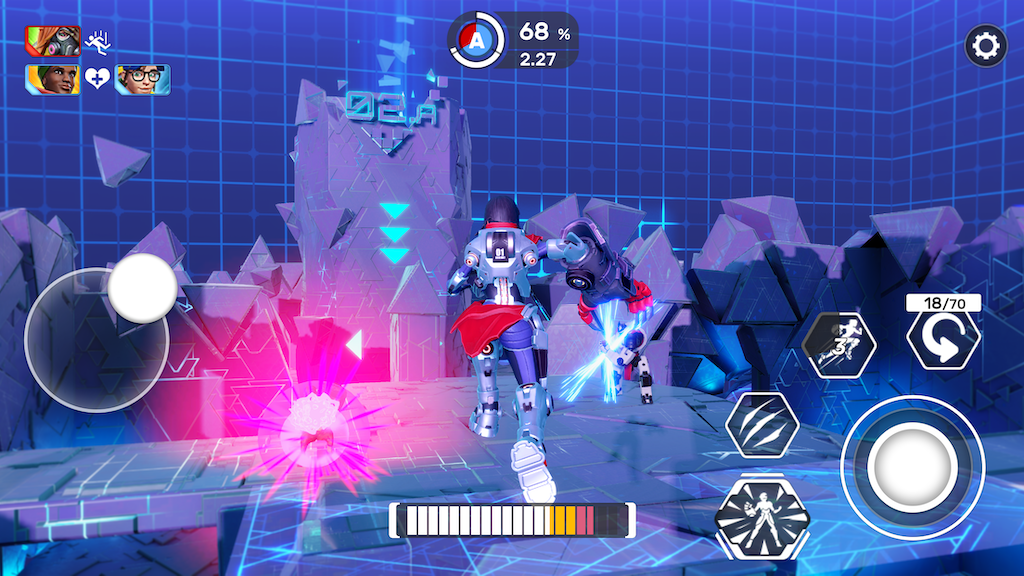Select the teammate portrait with glasses

(x=142, y=79)
